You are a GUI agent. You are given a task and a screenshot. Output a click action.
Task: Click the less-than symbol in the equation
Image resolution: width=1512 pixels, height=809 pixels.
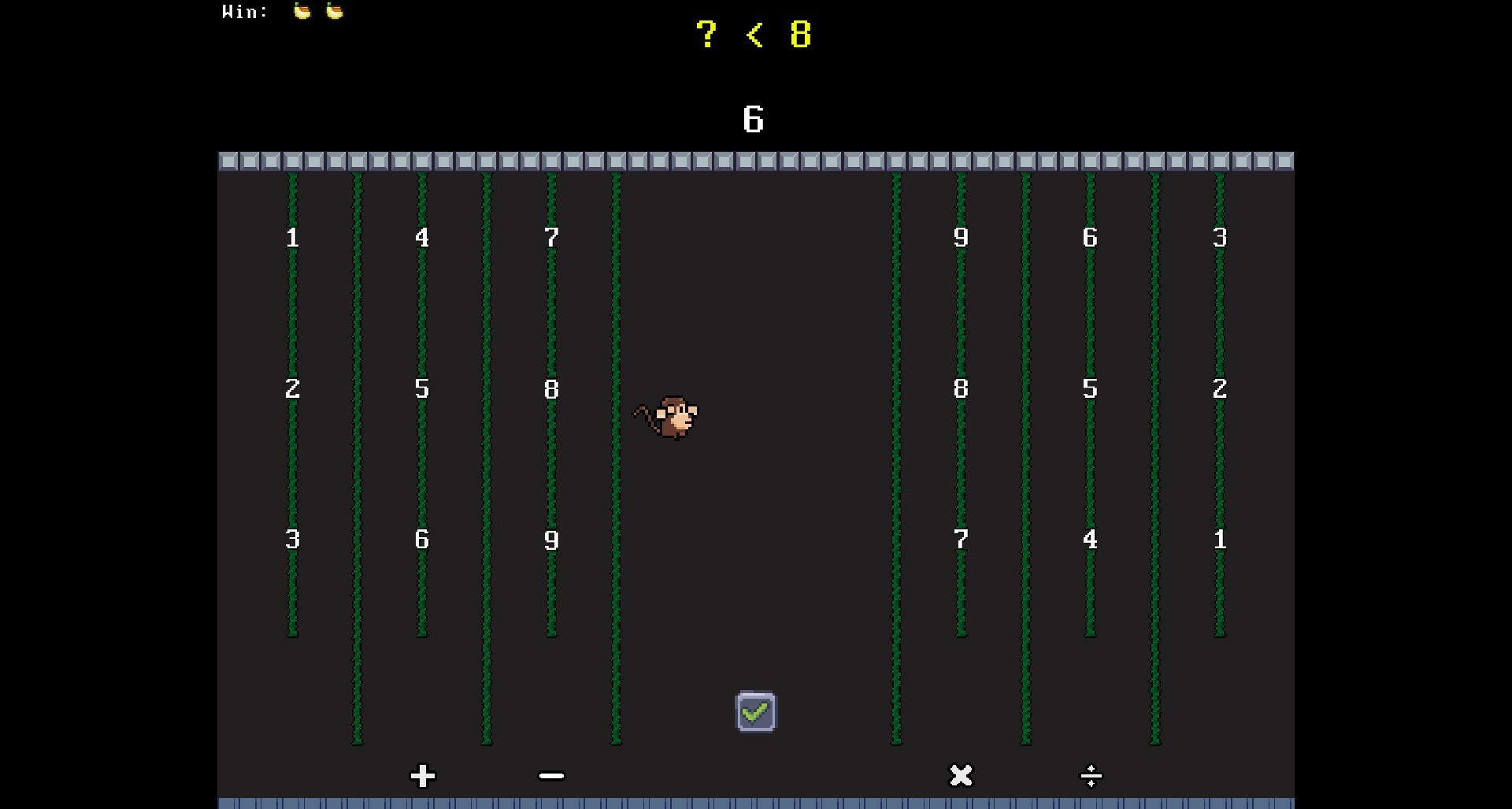point(754,35)
